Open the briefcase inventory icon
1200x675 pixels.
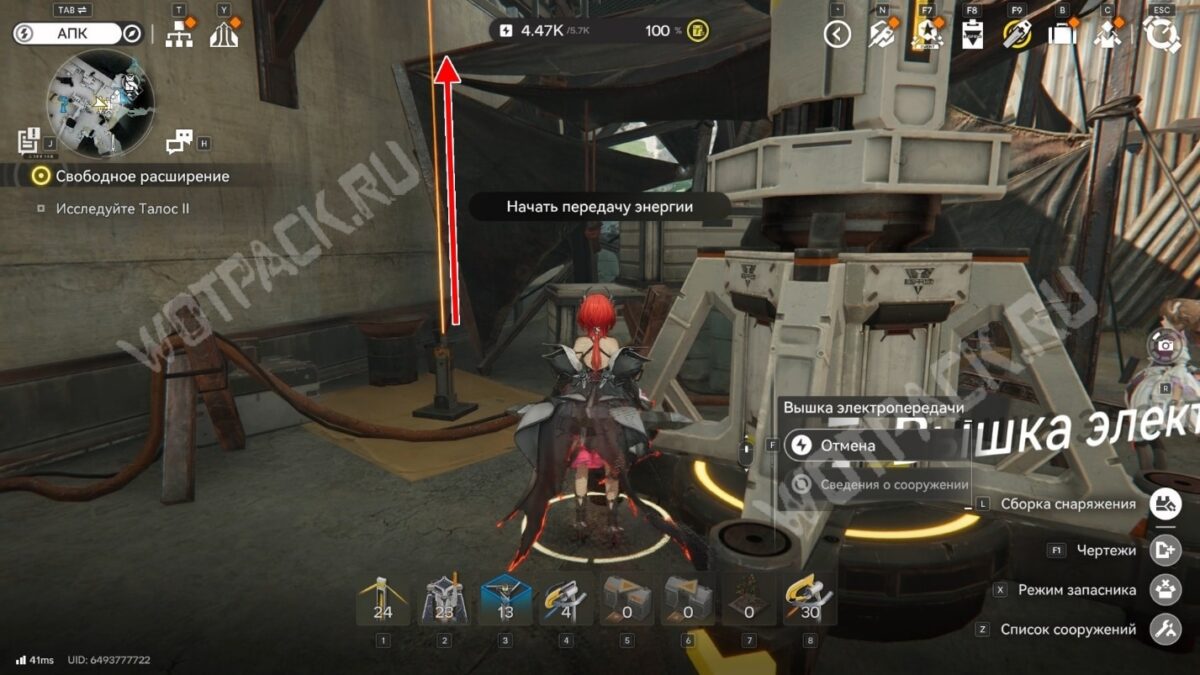1062,34
